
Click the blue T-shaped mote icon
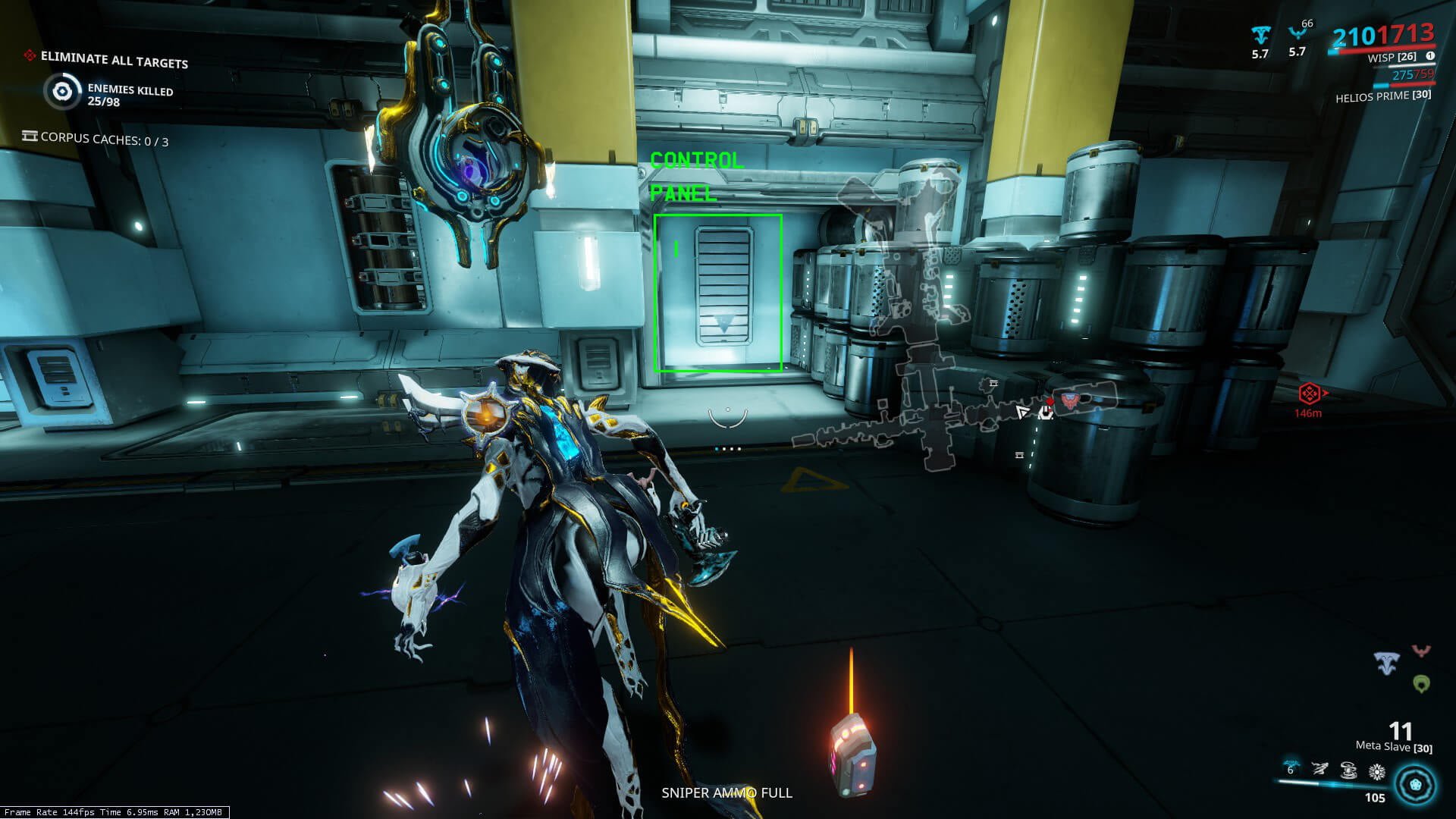tap(1387, 664)
